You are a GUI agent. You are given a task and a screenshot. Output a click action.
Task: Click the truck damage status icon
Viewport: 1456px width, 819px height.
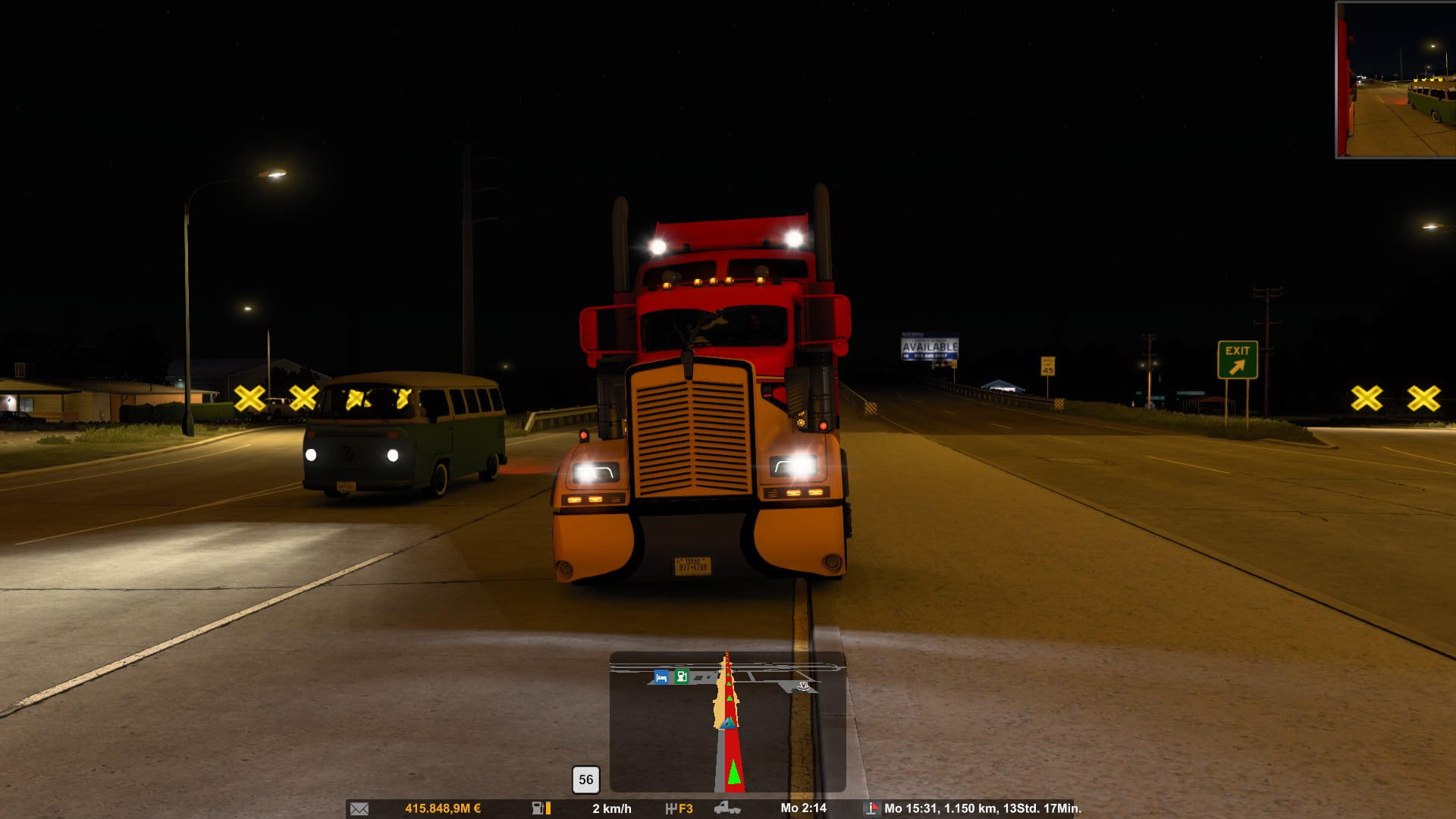pyautogui.click(x=727, y=808)
